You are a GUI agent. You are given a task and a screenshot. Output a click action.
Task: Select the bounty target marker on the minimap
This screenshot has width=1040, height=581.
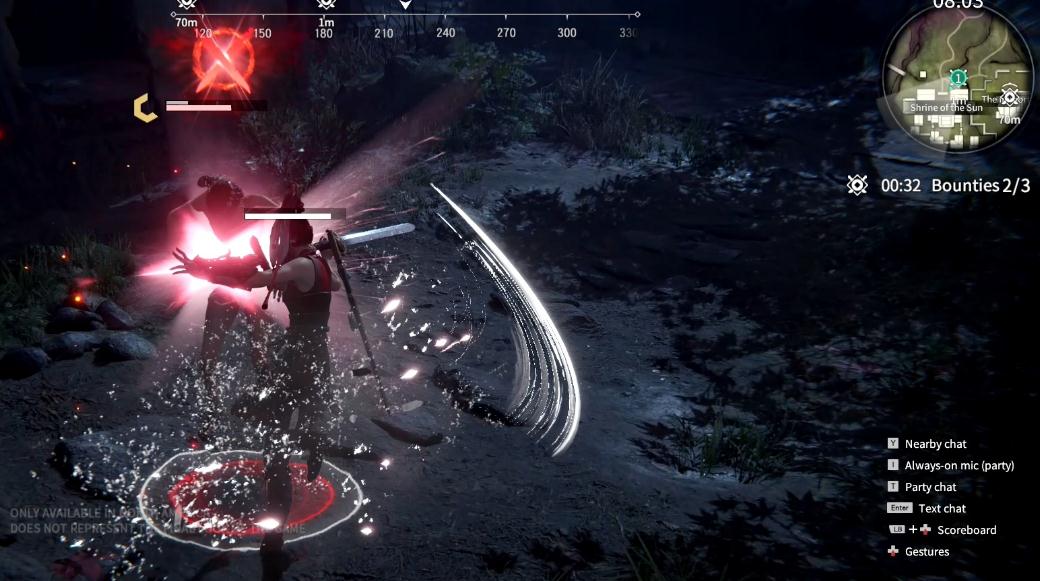point(1010,97)
